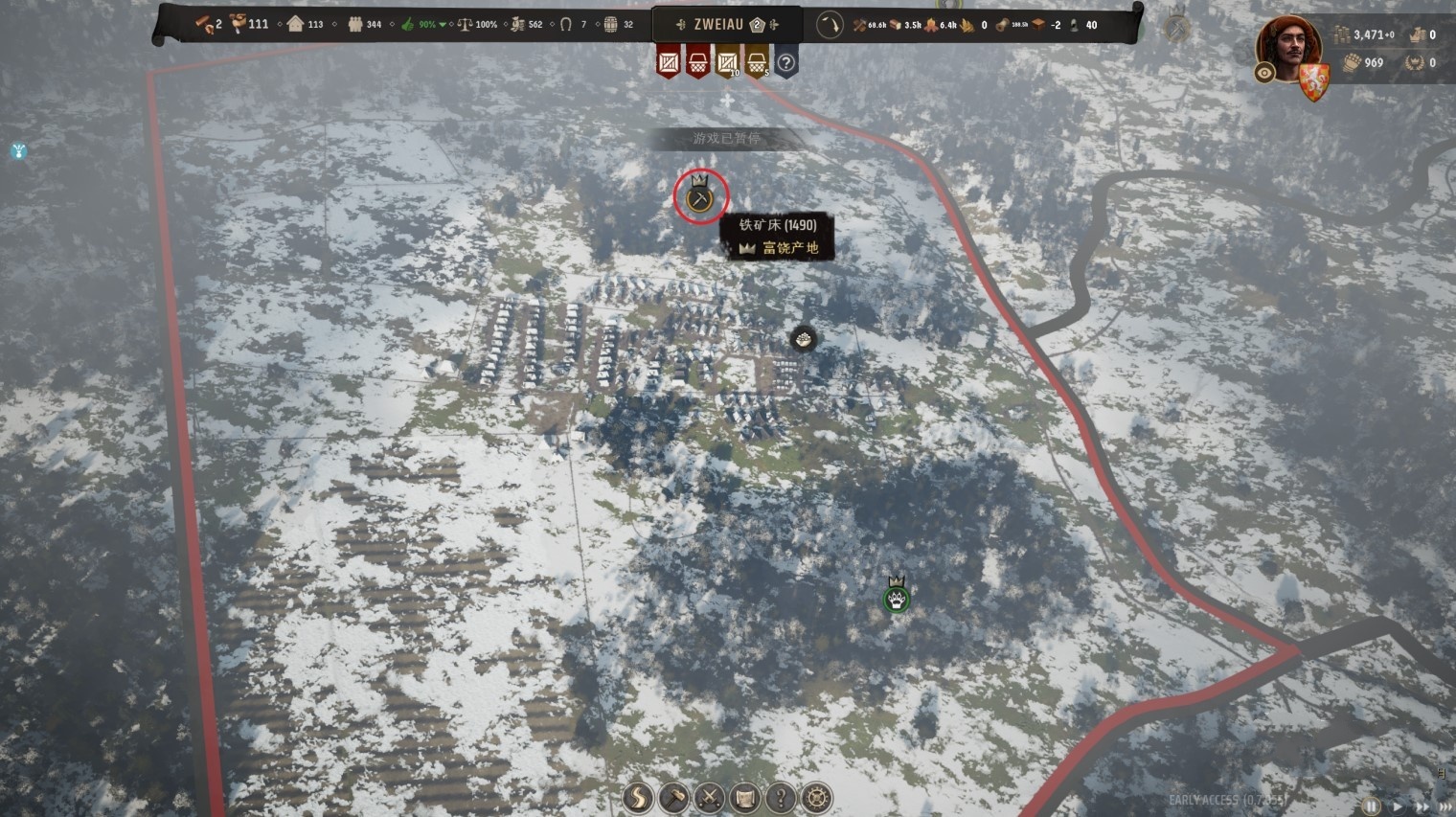Click the first red crate banner
The width and height of the screenshot is (1456, 817).
(669, 63)
